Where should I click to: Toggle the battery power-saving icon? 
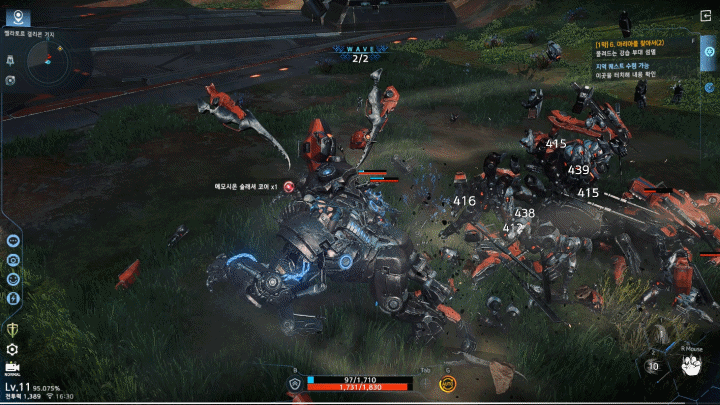click(14, 297)
